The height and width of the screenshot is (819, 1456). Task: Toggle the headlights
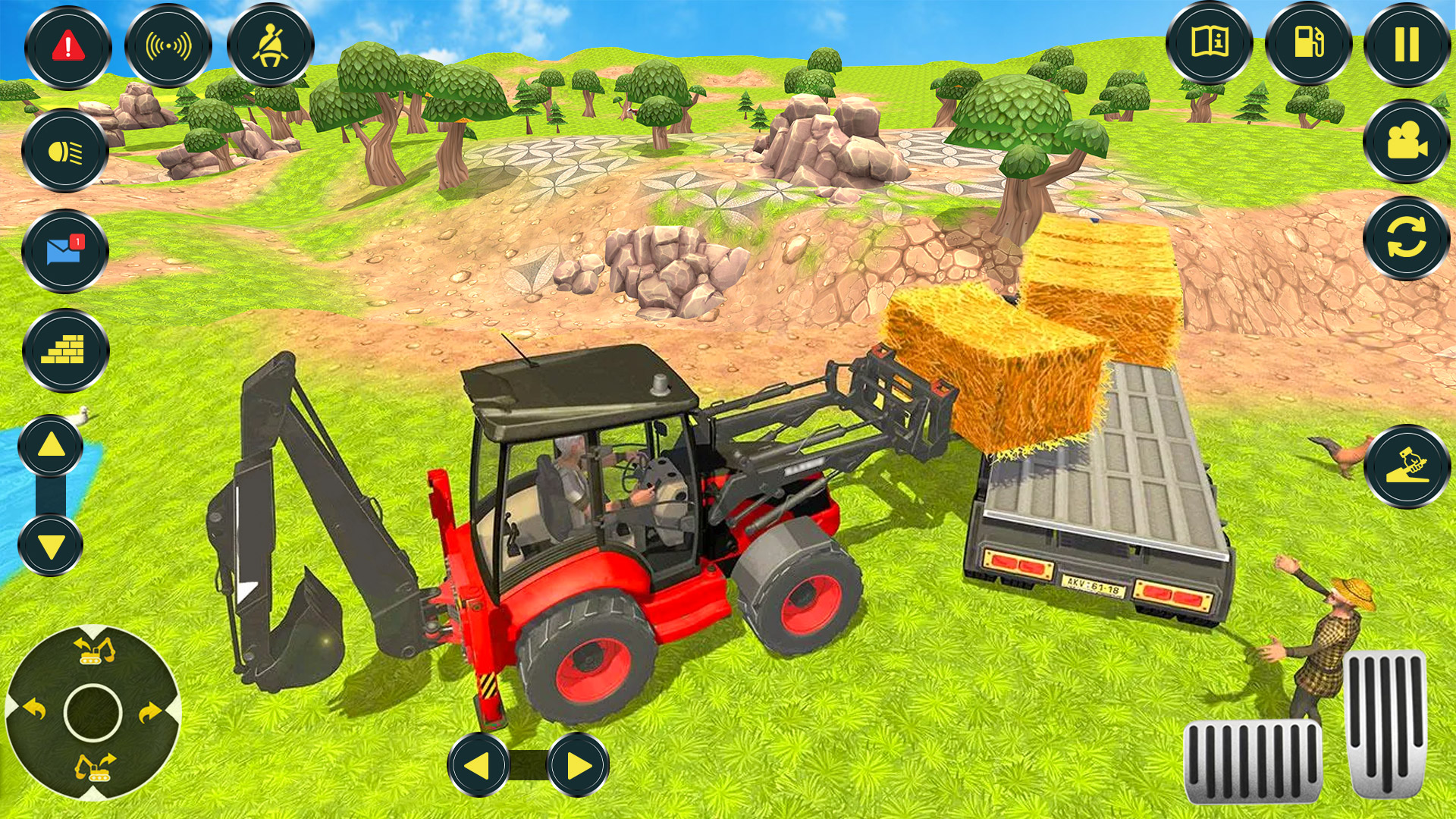67,150
